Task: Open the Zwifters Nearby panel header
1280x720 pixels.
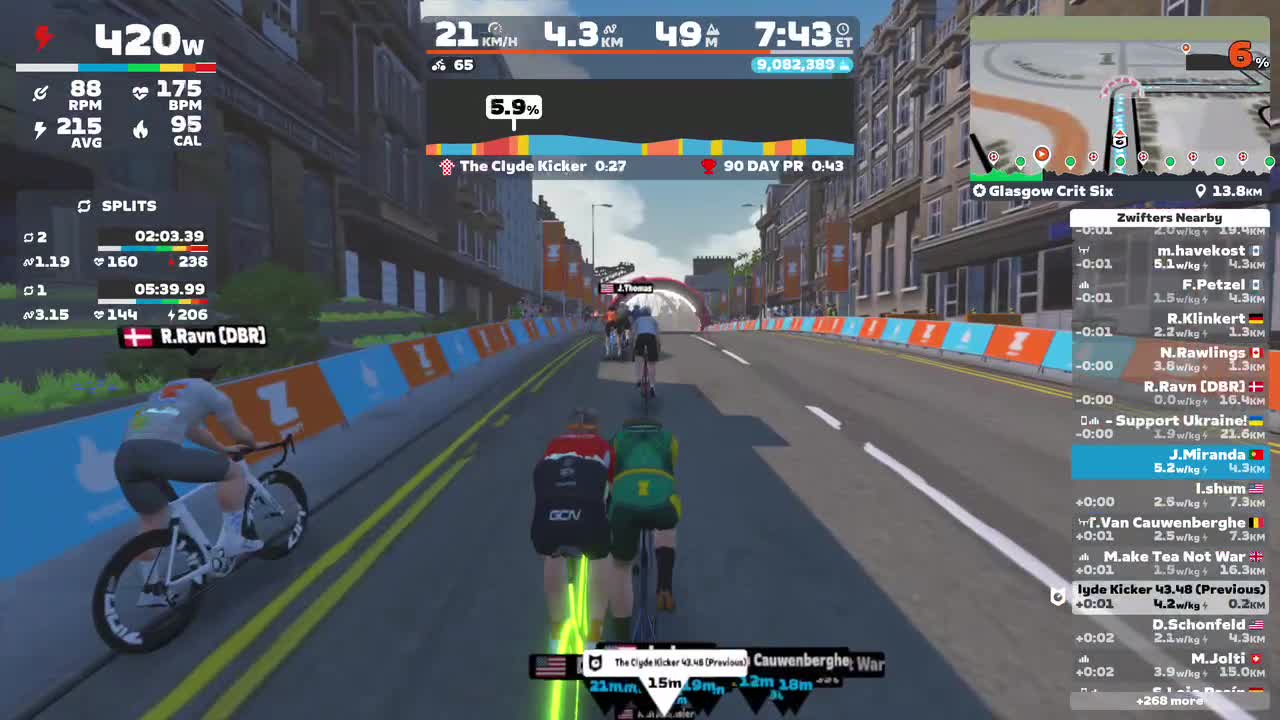Action: coord(1169,217)
